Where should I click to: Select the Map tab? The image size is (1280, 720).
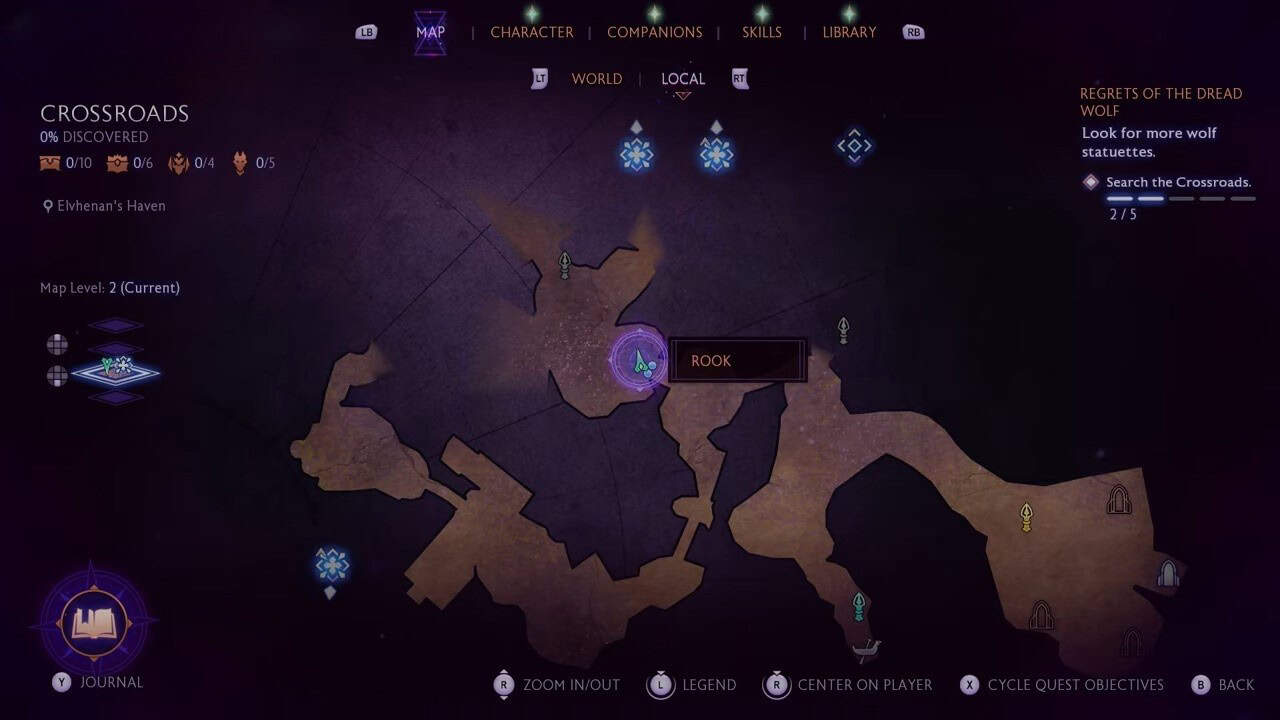(430, 32)
